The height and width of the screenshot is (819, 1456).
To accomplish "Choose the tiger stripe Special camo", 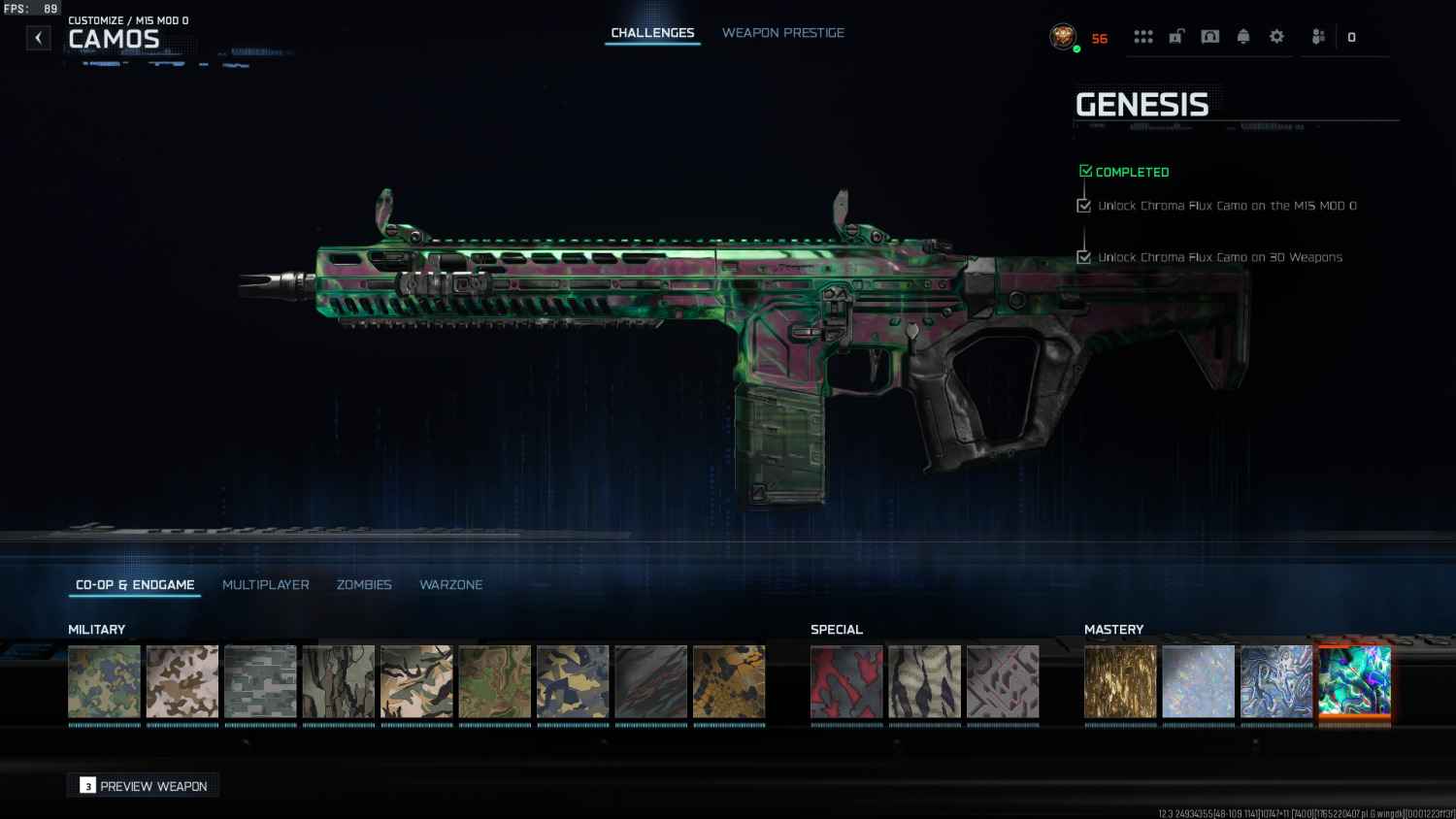I will [x=924, y=681].
